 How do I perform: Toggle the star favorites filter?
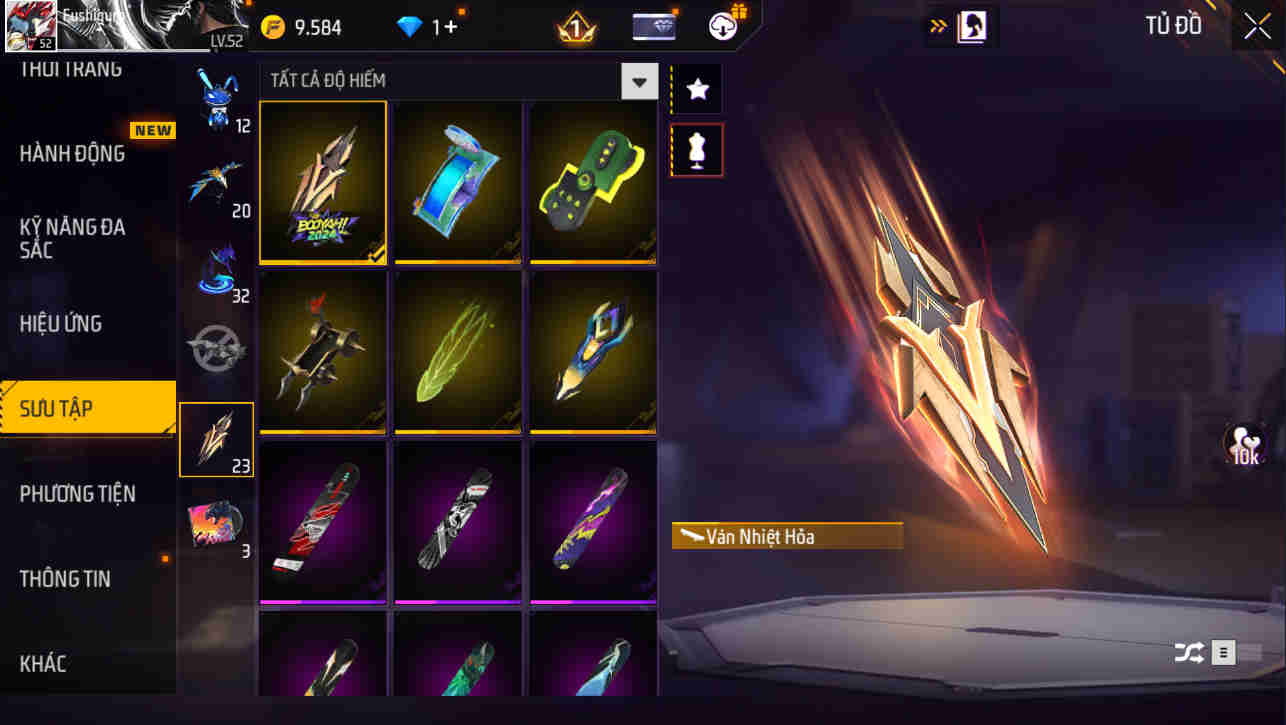696,88
